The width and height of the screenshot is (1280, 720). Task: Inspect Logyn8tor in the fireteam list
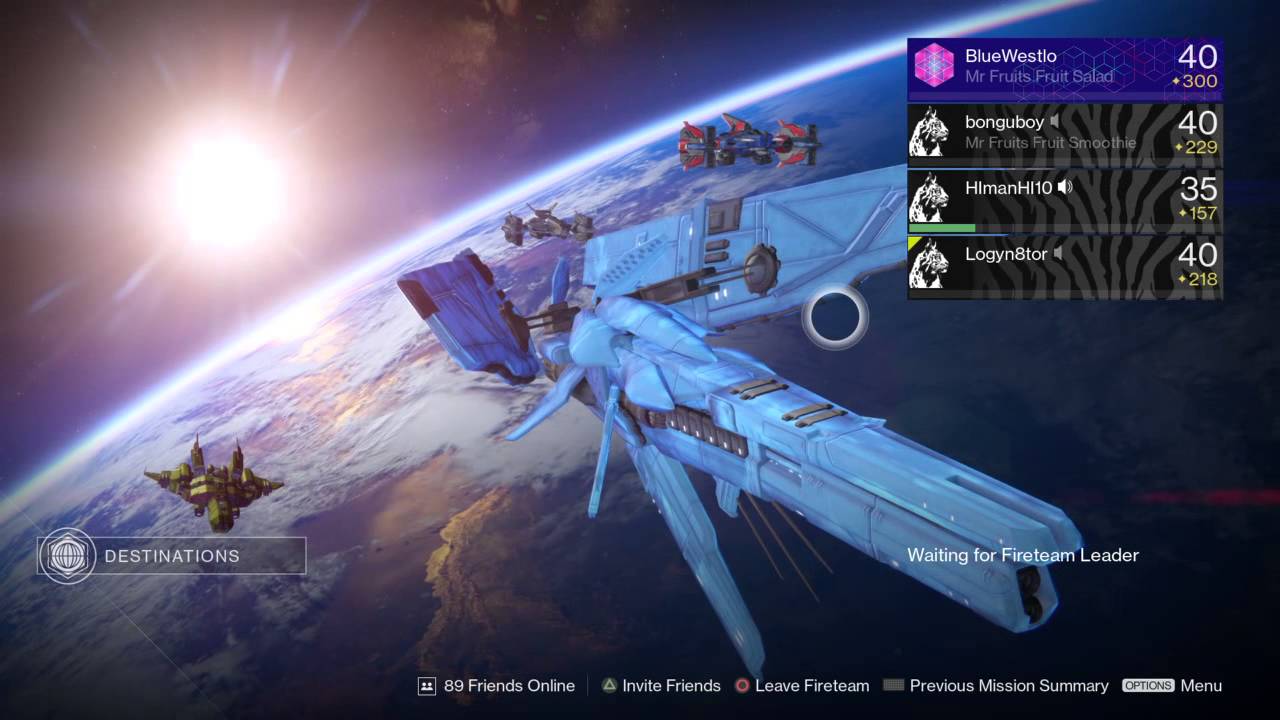(x=1064, y=266)
